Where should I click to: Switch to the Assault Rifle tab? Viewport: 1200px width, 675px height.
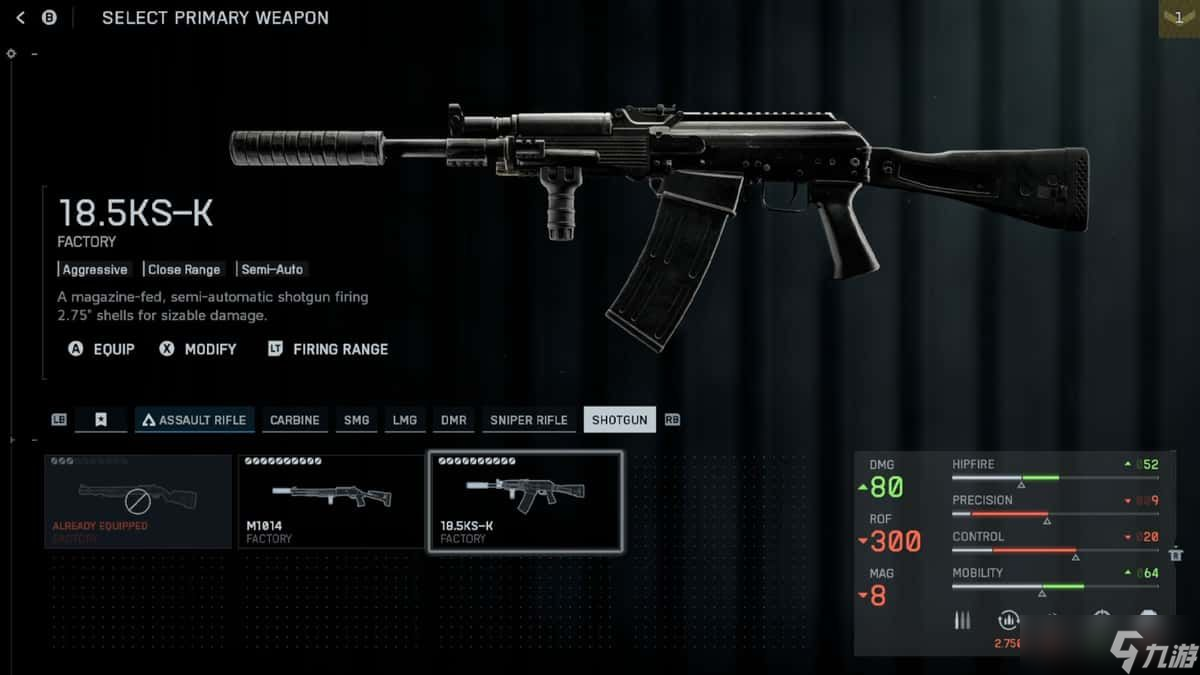tap(194, 420)
